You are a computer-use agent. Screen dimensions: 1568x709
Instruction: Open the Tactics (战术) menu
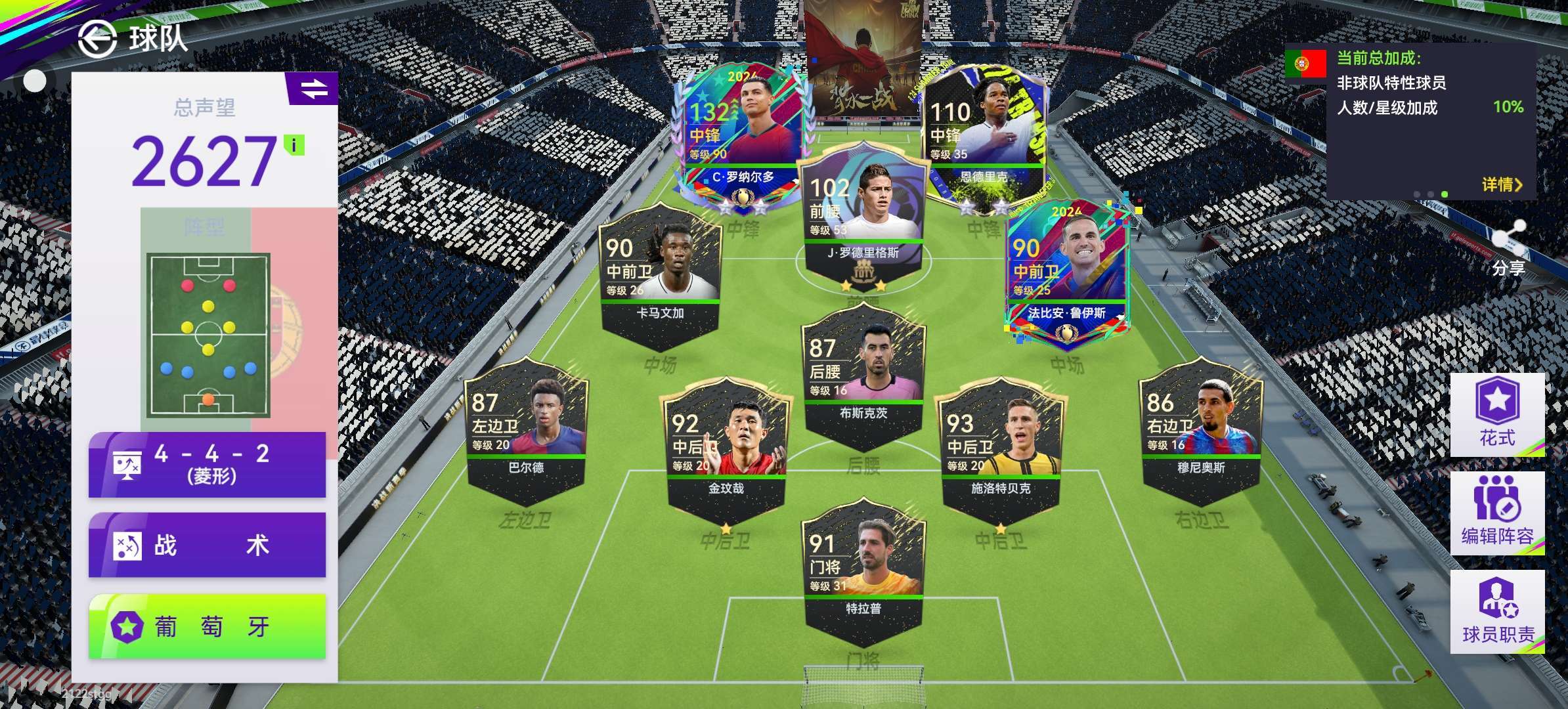(207, 545)
